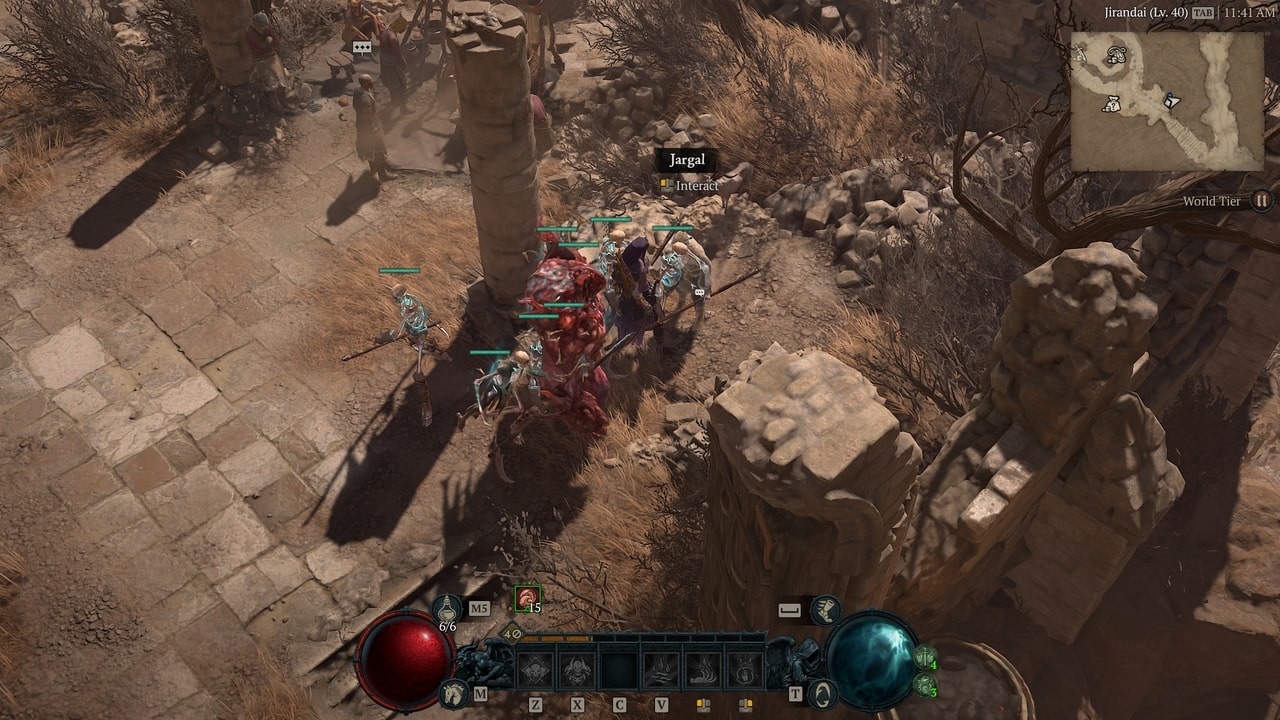
Task: Click the green-bordered corpse buff showing 15
Action: point(526,598)
